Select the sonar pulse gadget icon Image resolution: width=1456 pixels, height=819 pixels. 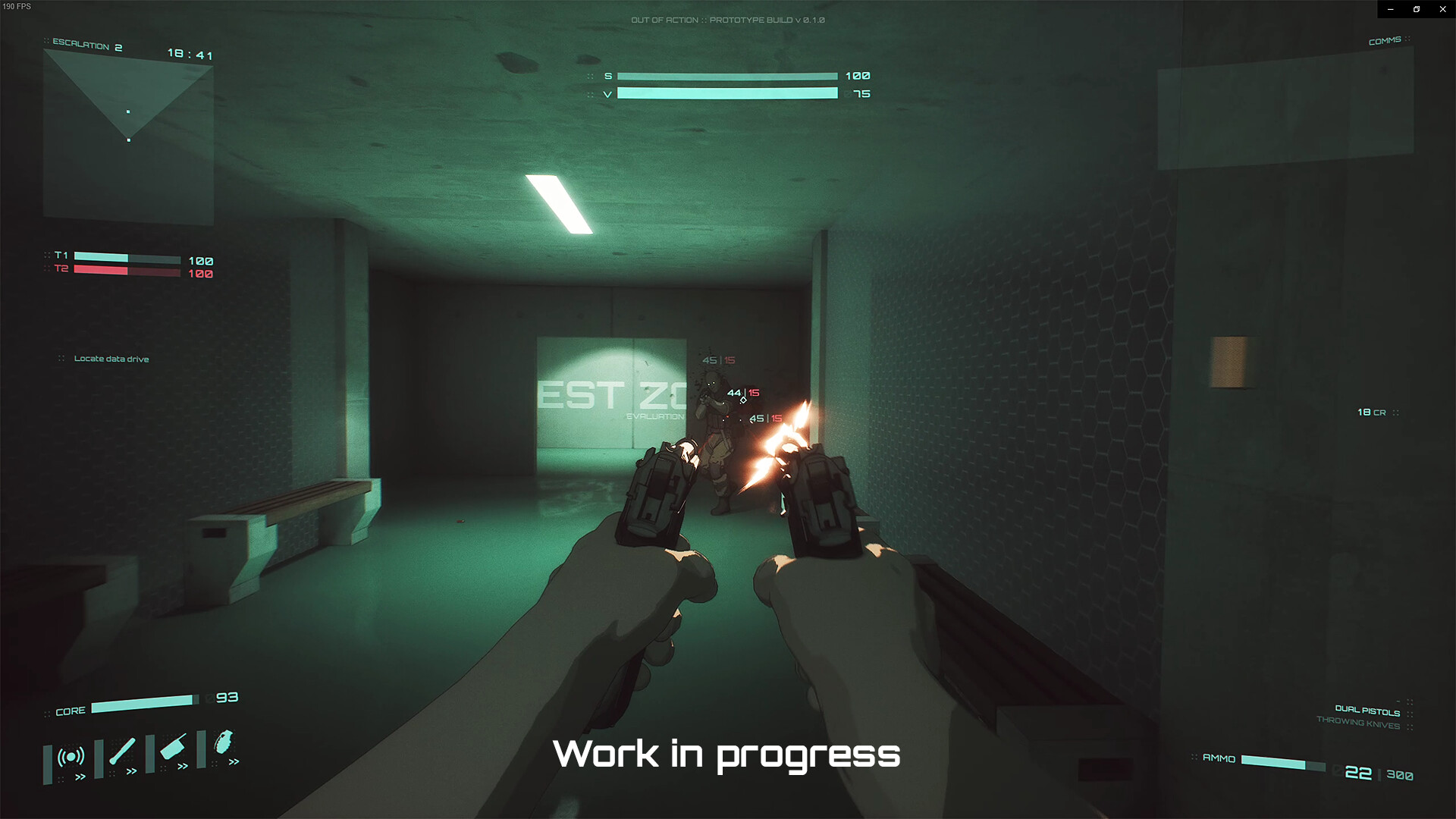(71, 755)
